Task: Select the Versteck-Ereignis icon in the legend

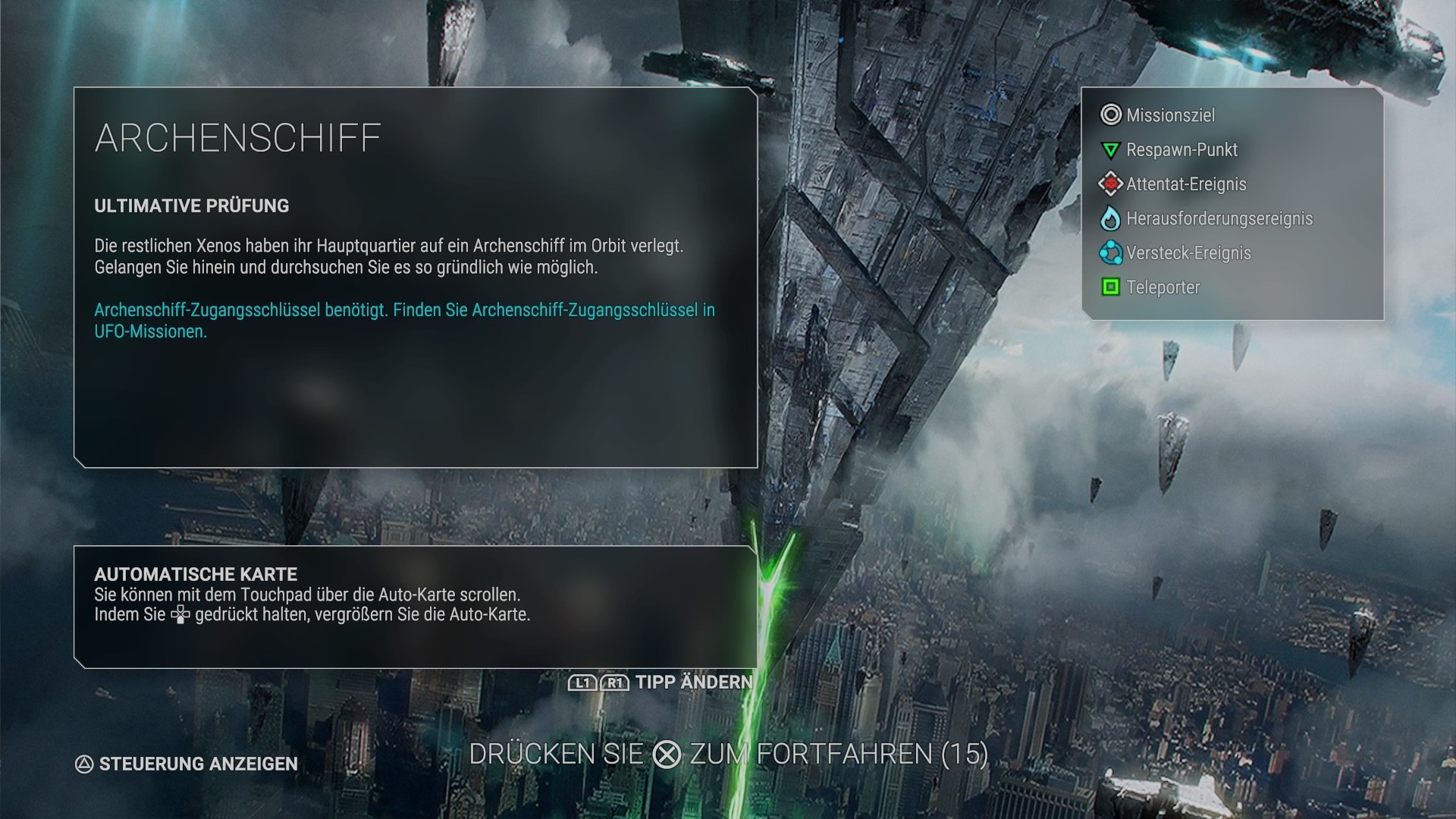Action: tap(1109, 253)
